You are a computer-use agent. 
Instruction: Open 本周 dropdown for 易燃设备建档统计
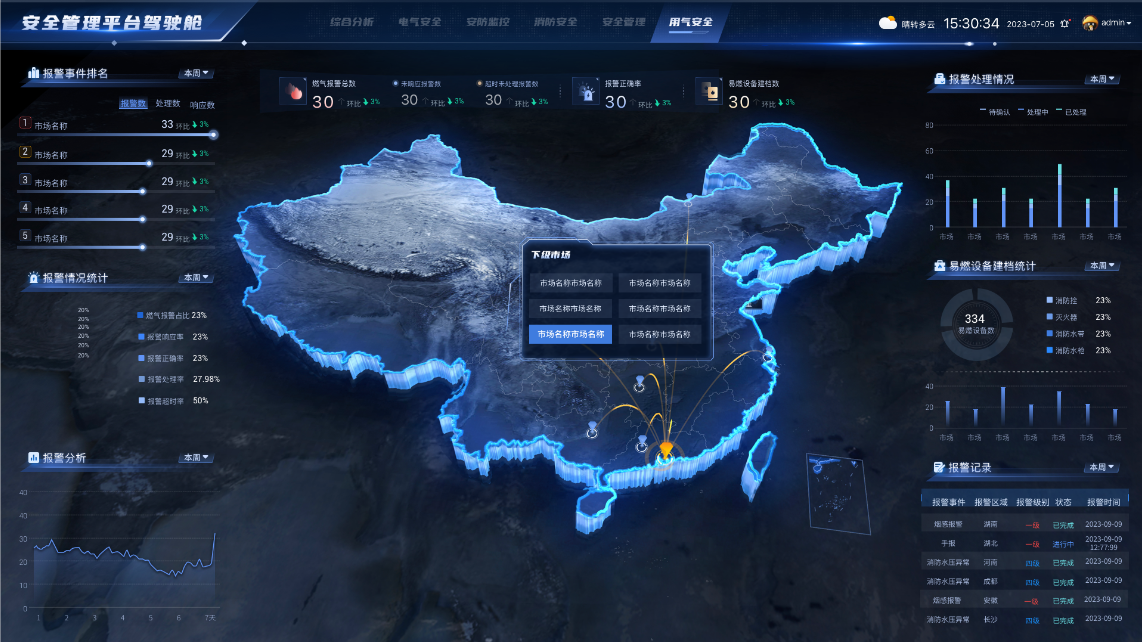[x=1101, y=265]
